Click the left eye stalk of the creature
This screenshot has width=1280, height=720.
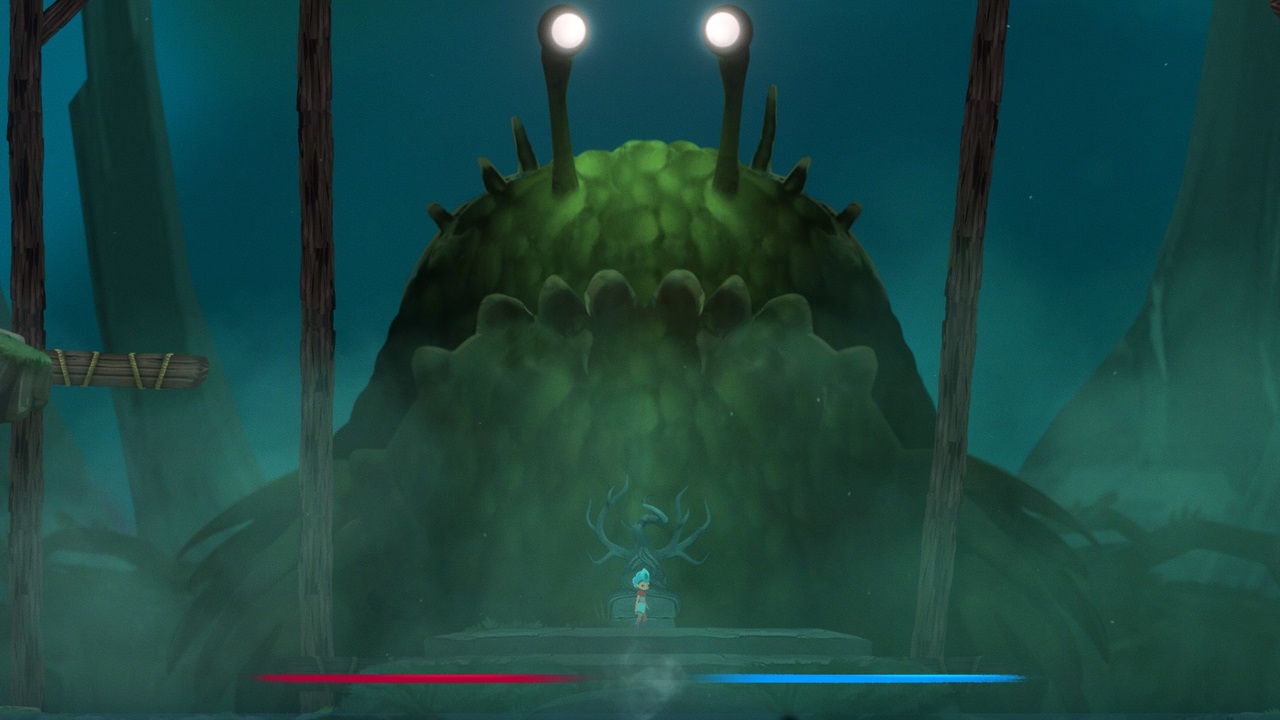click(x=554, y=110)
